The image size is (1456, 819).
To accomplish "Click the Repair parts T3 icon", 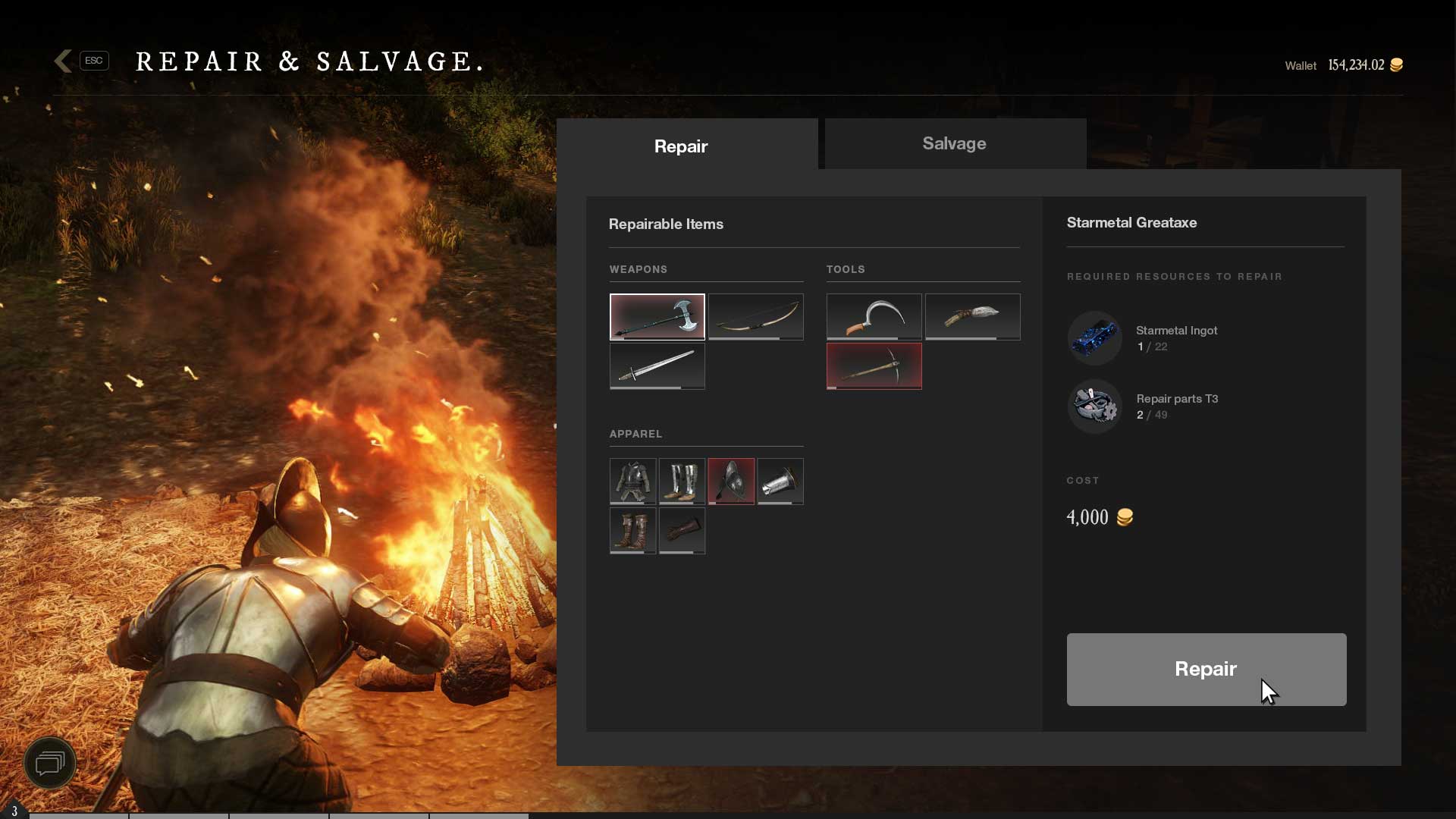I will click(1094, 406).
